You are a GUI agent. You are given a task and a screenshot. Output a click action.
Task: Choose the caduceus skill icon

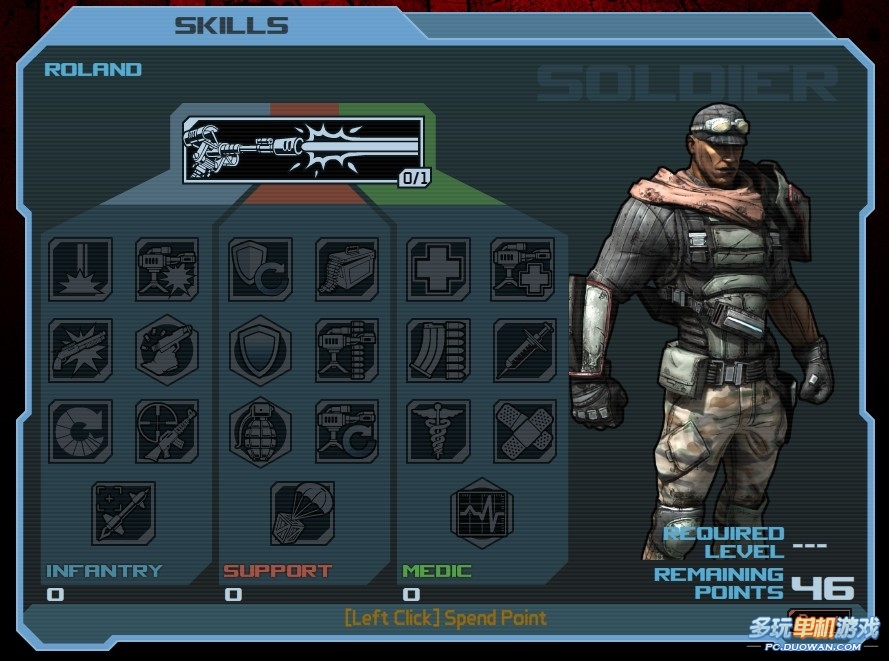(439, 430)
